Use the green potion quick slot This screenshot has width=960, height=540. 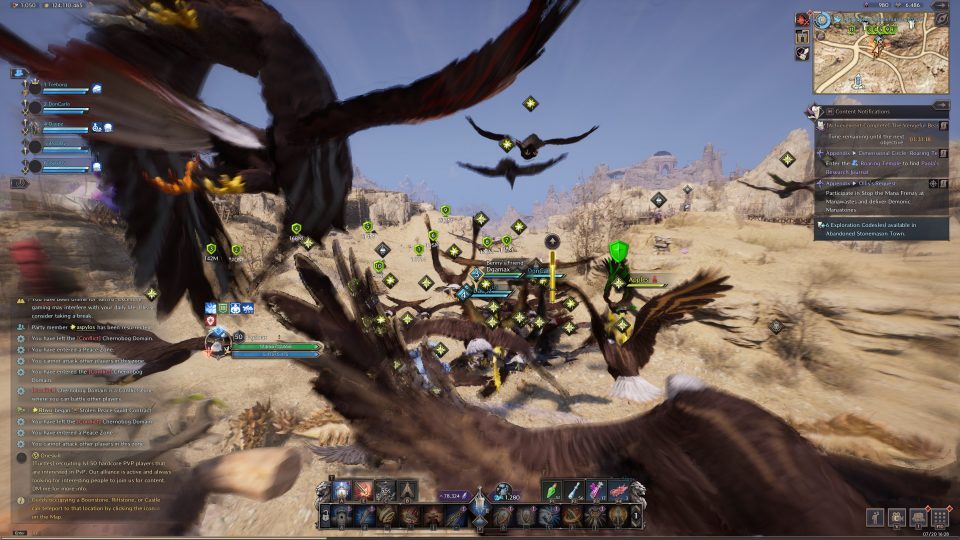click(552, 490)
